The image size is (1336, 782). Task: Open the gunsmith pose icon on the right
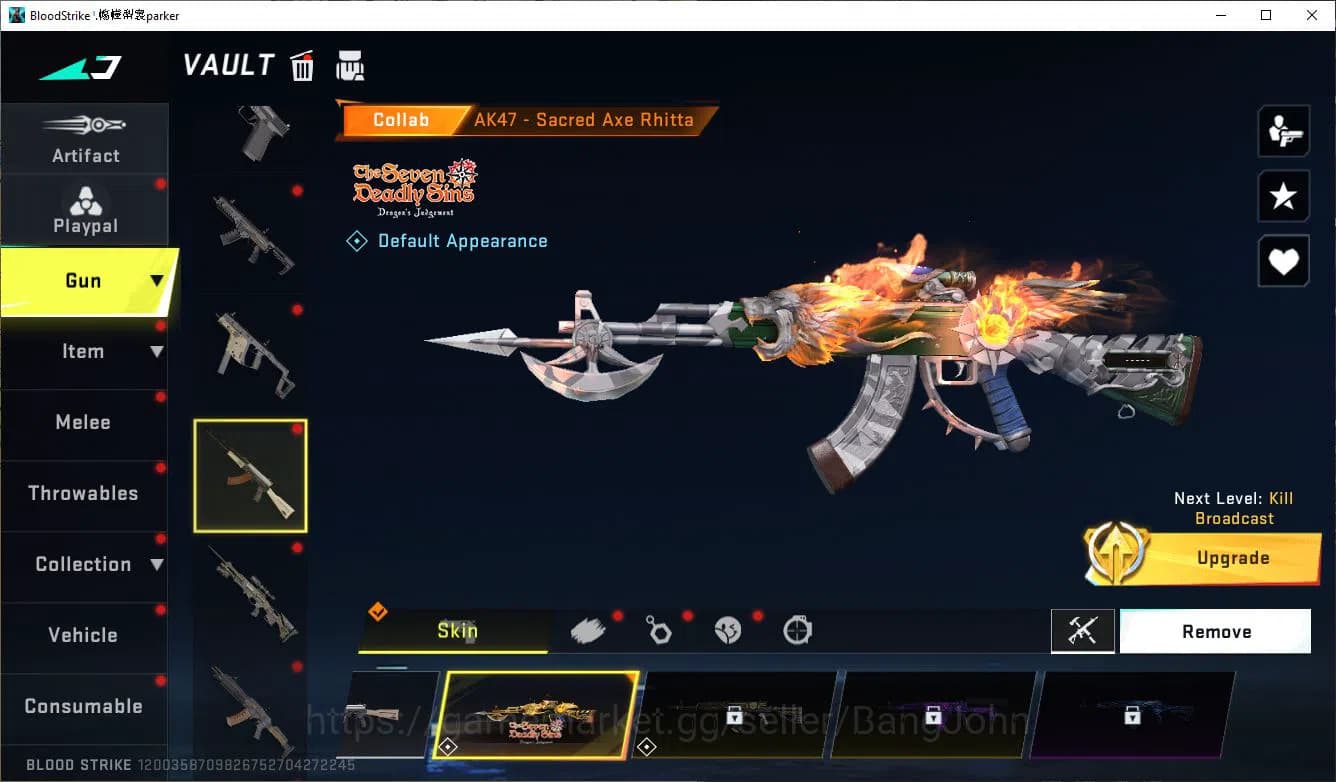pyautogui.click(x=1283, y=131)
